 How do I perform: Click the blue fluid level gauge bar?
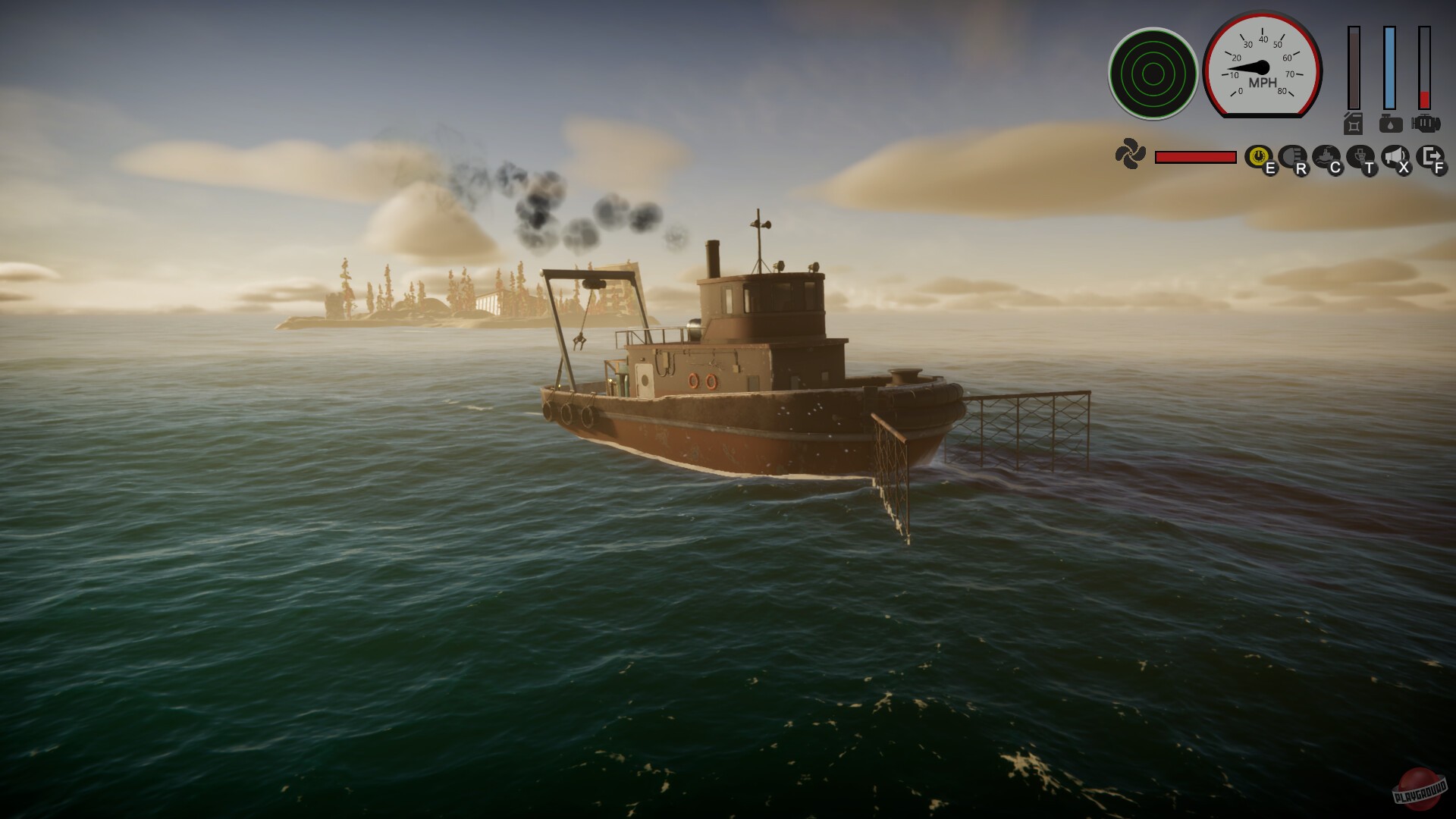[1389, 68]
